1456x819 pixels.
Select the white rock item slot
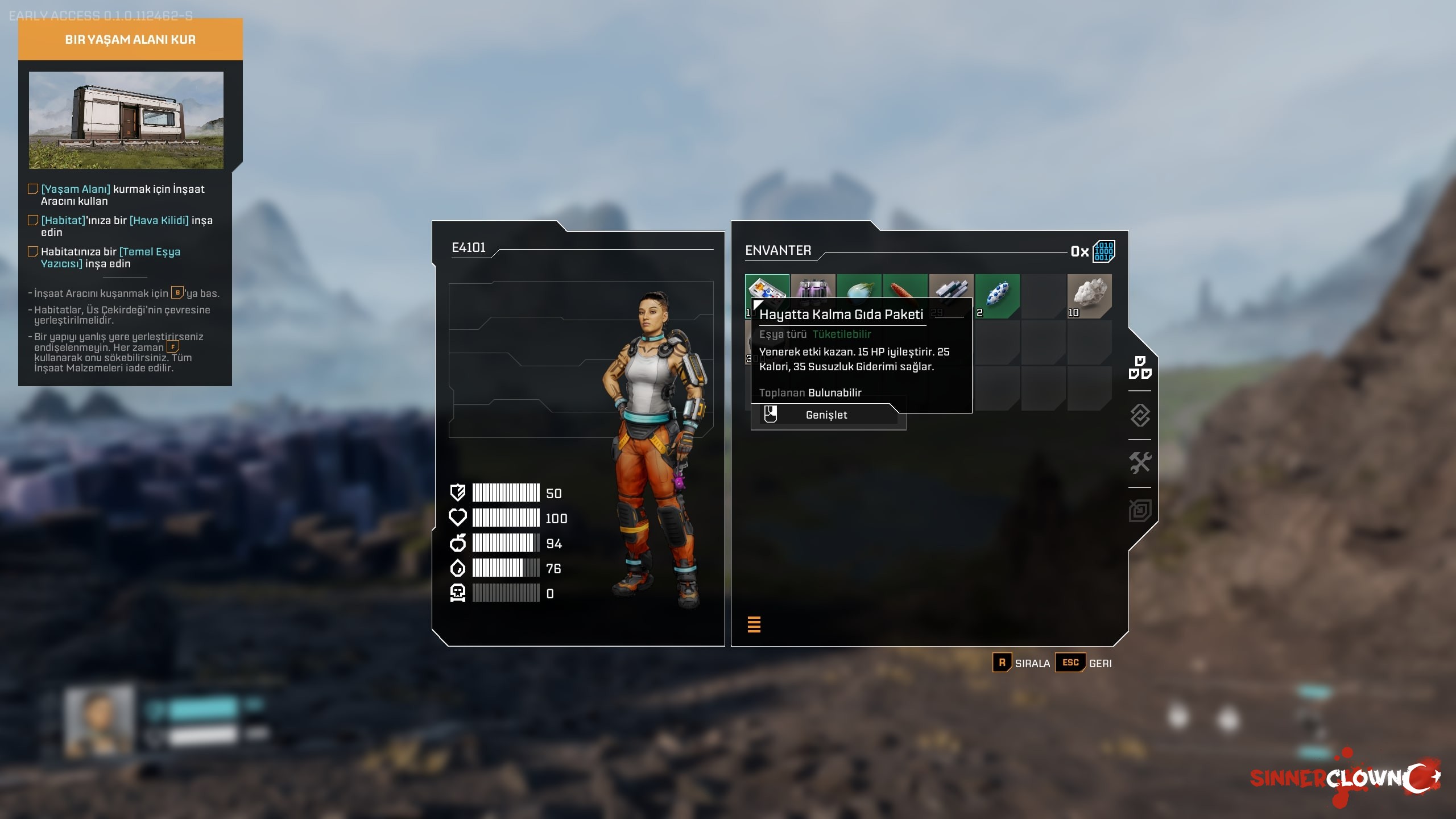pyautogui.click(x=1090, y=296)
